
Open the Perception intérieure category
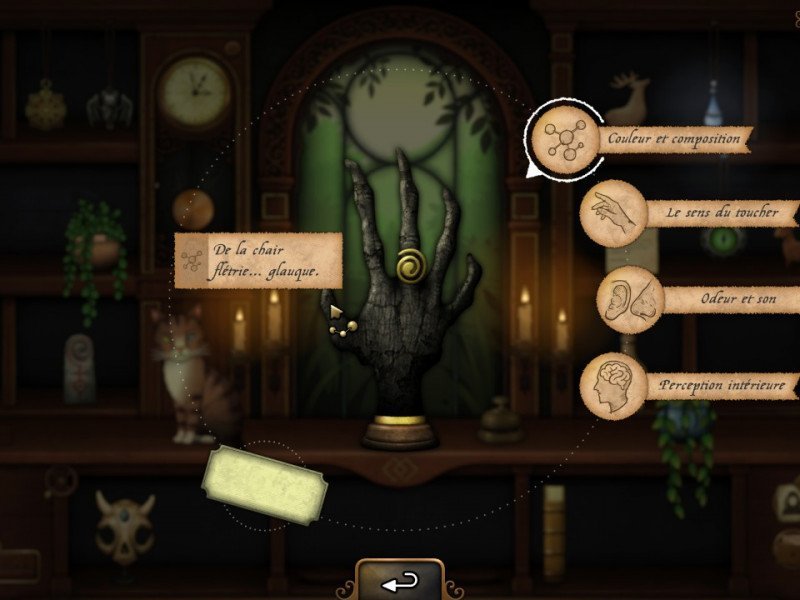(x=613, y=385)
